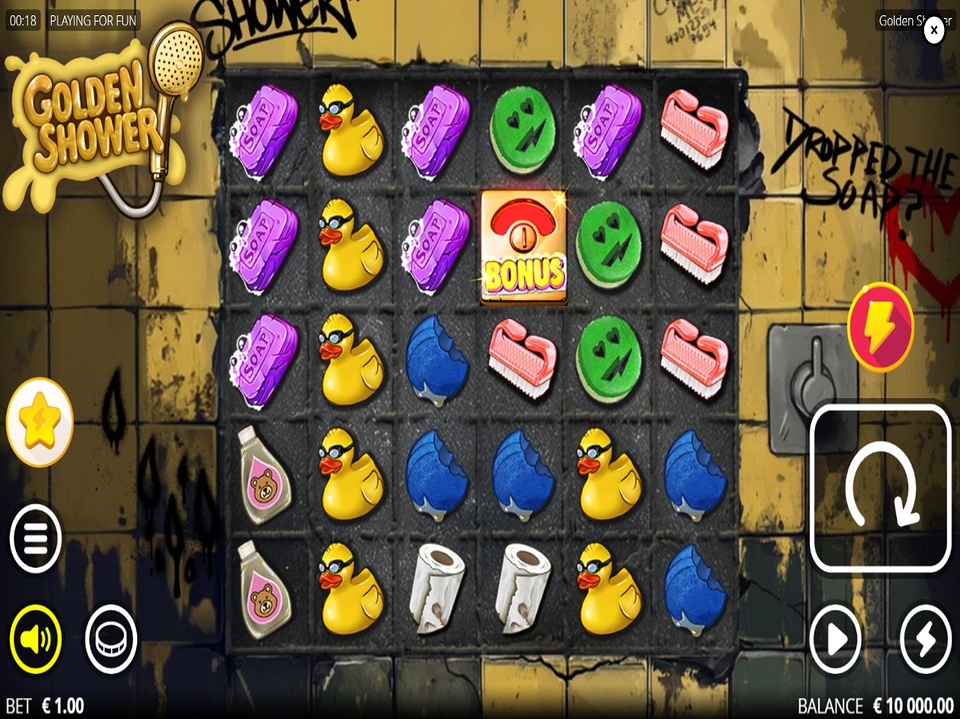The image size is (960, 719).
Task: Start autoplay with the play triangle button
Action: pyautogui.click(x=835, y=638)
